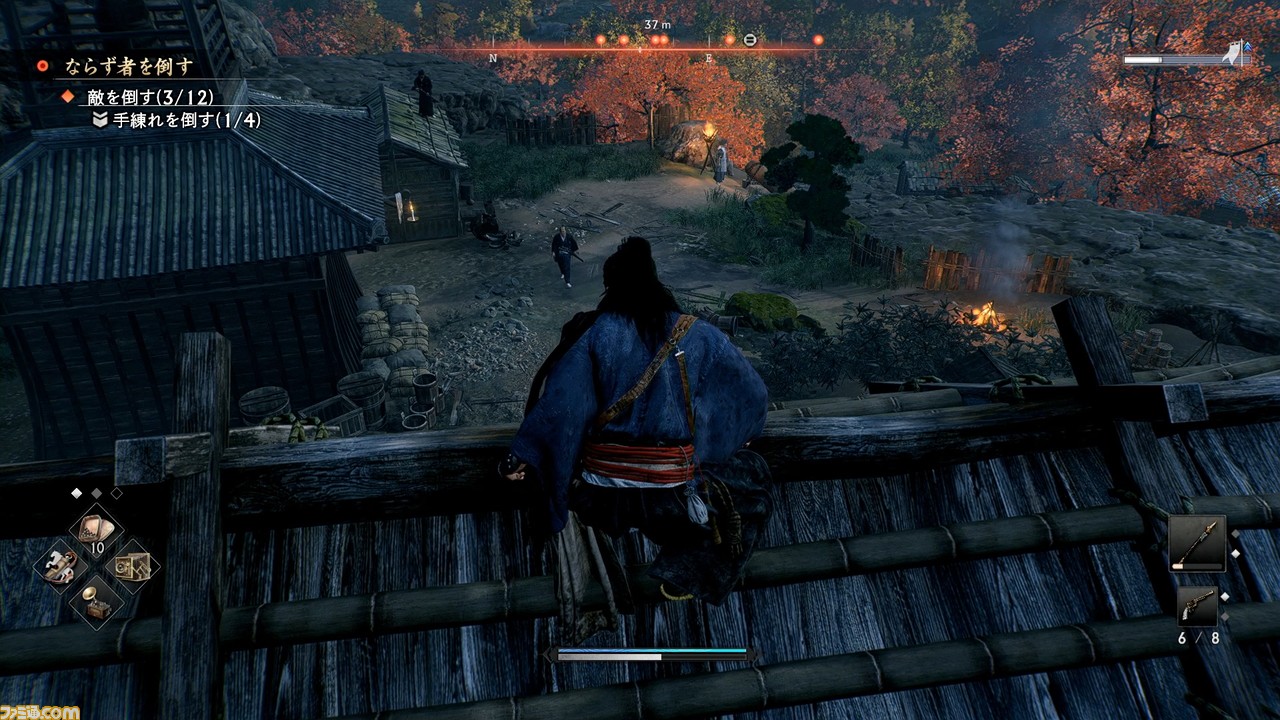Select the healing medicine pouch item icon
The height and width of the screenshot is (720, 1280).
point(95,528)
